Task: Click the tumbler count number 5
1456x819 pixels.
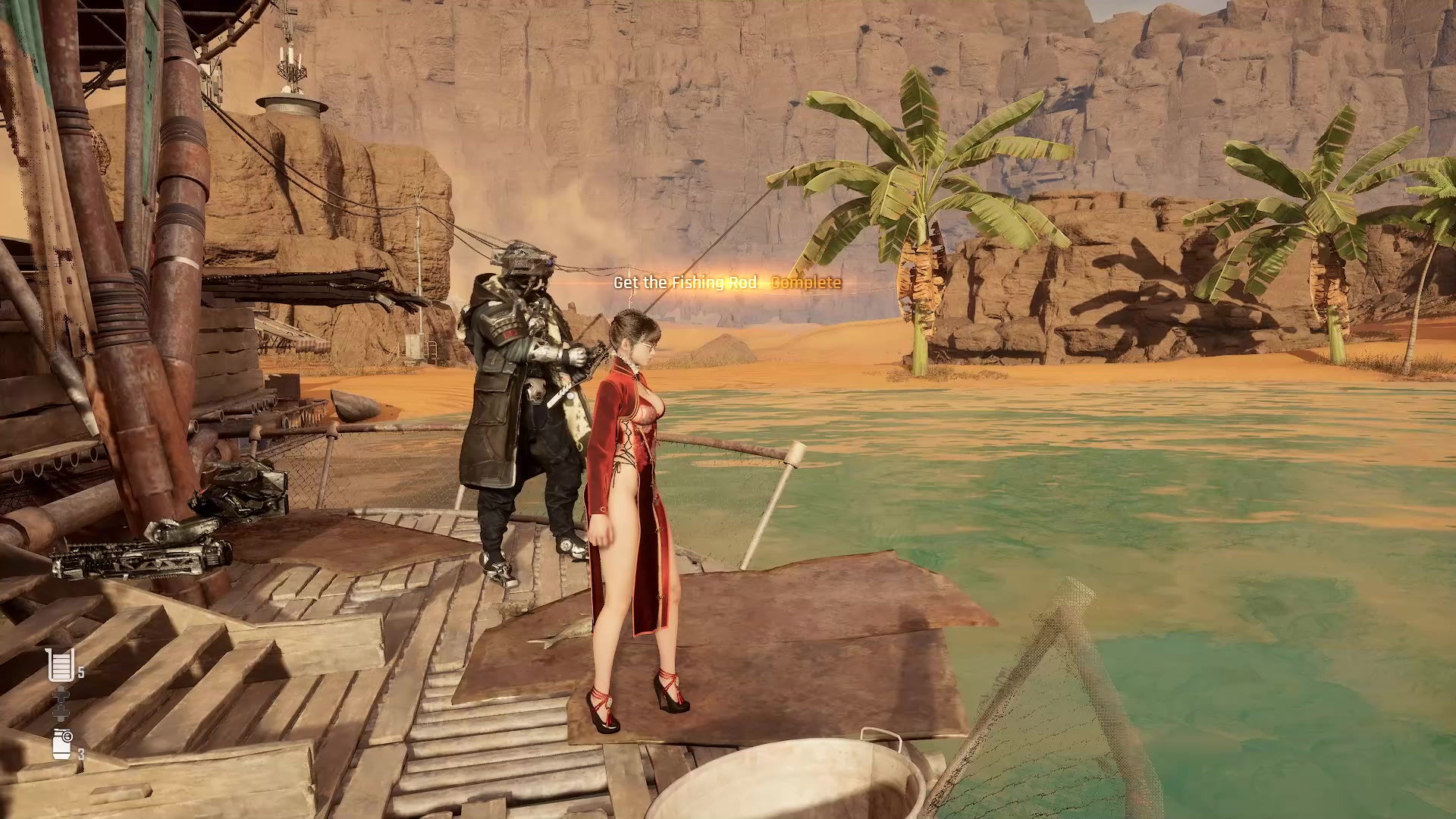Action: (x=80, y=673)
